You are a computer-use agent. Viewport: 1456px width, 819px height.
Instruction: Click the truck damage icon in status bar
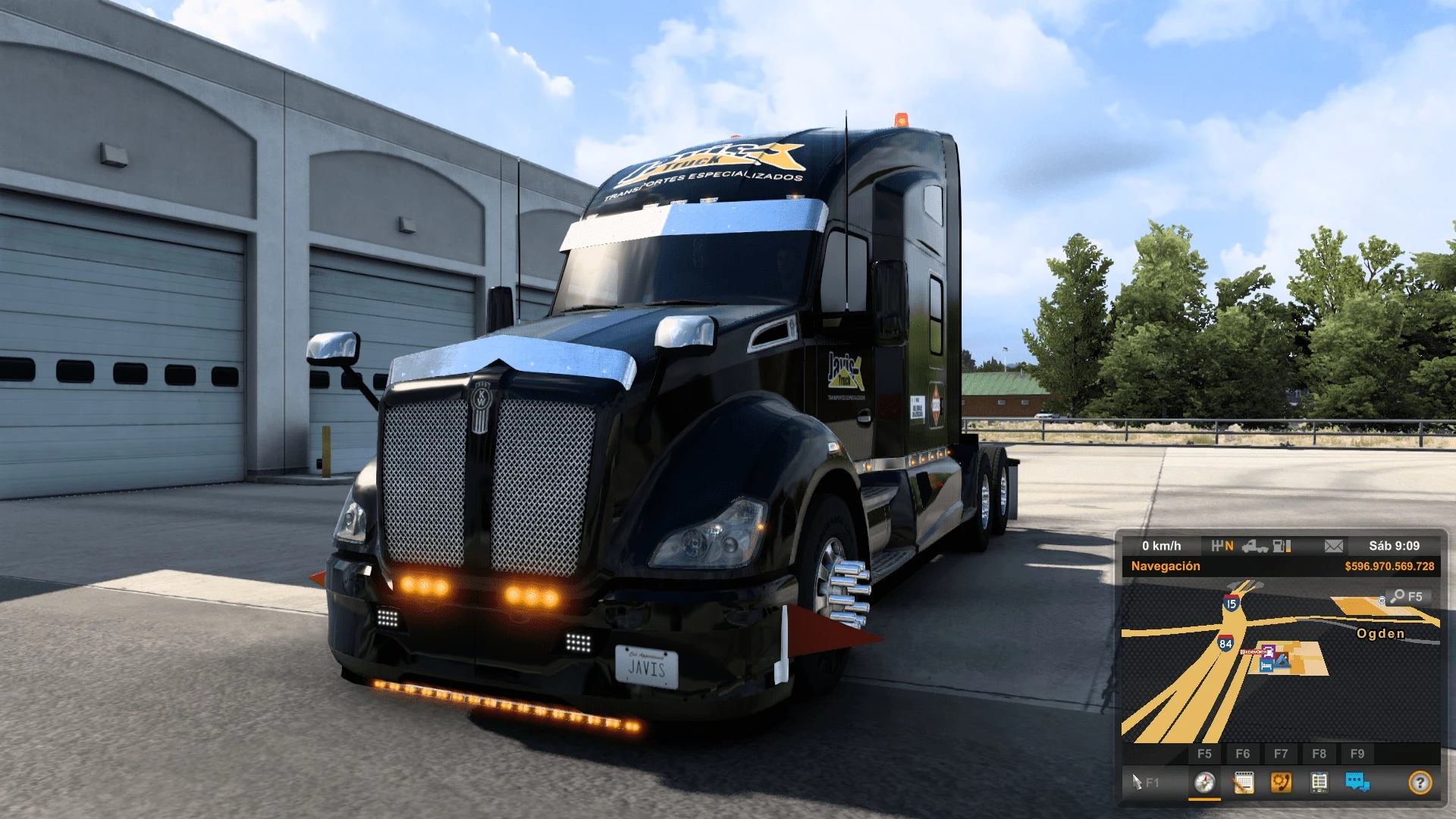point(1254,546)
